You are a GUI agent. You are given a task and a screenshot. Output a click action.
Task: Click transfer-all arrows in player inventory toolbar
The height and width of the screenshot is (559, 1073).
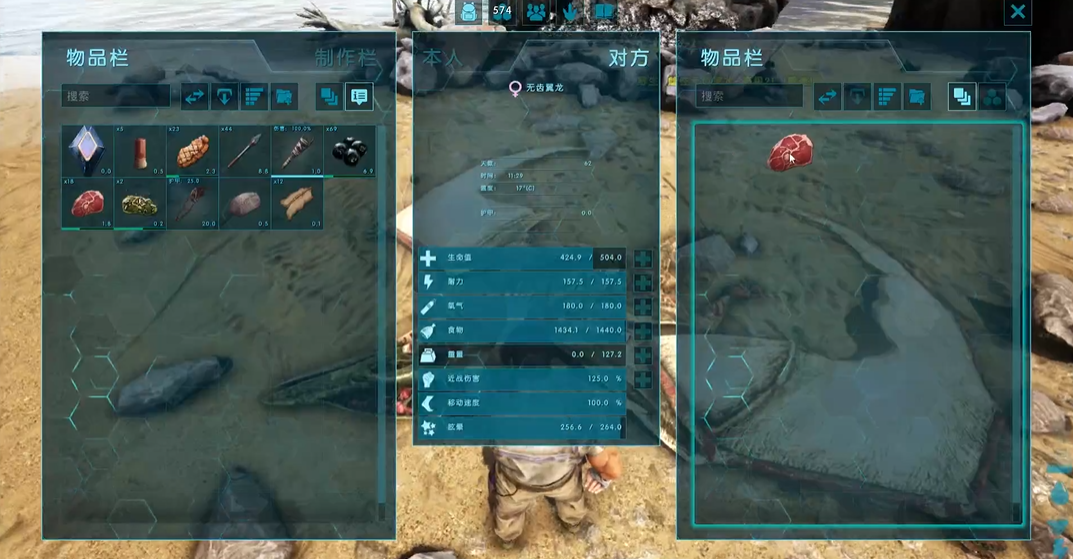point(194,96)
